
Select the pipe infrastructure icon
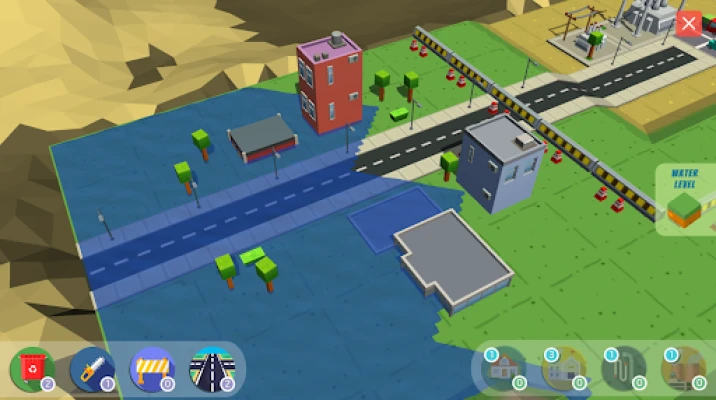[x=622, y=369]
